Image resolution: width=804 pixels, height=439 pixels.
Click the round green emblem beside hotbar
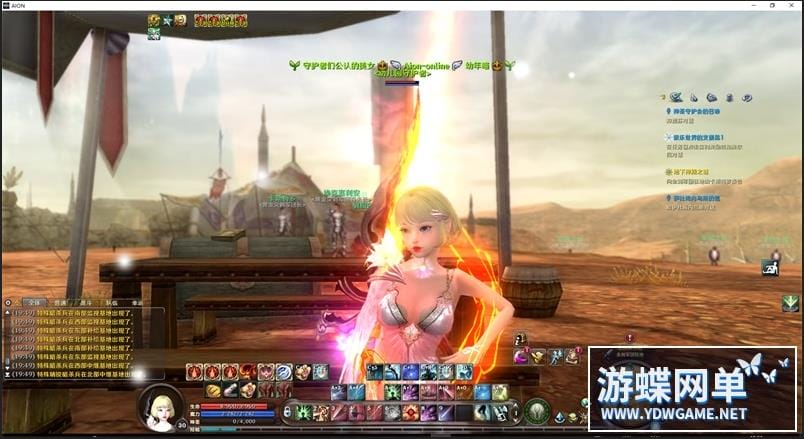pyautogui.click(x=537, y=410)
